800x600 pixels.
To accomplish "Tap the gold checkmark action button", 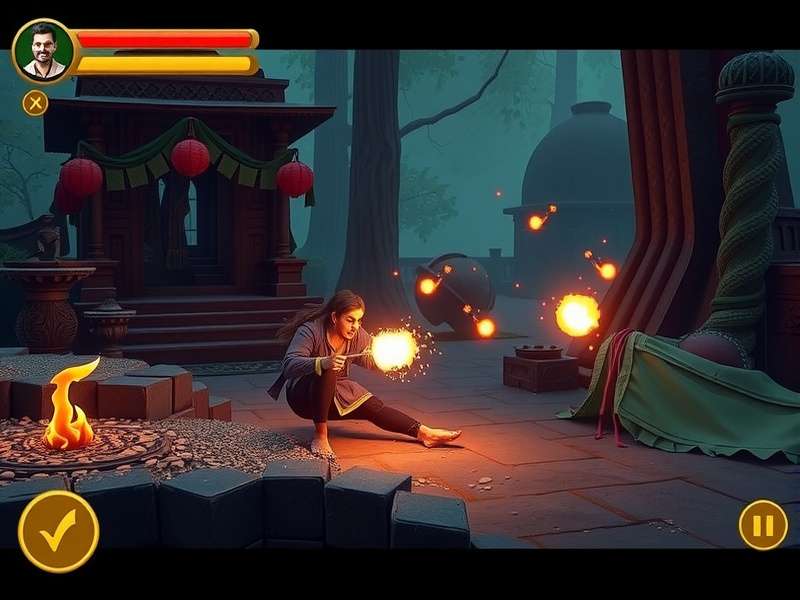I will (x=58, y=531).
